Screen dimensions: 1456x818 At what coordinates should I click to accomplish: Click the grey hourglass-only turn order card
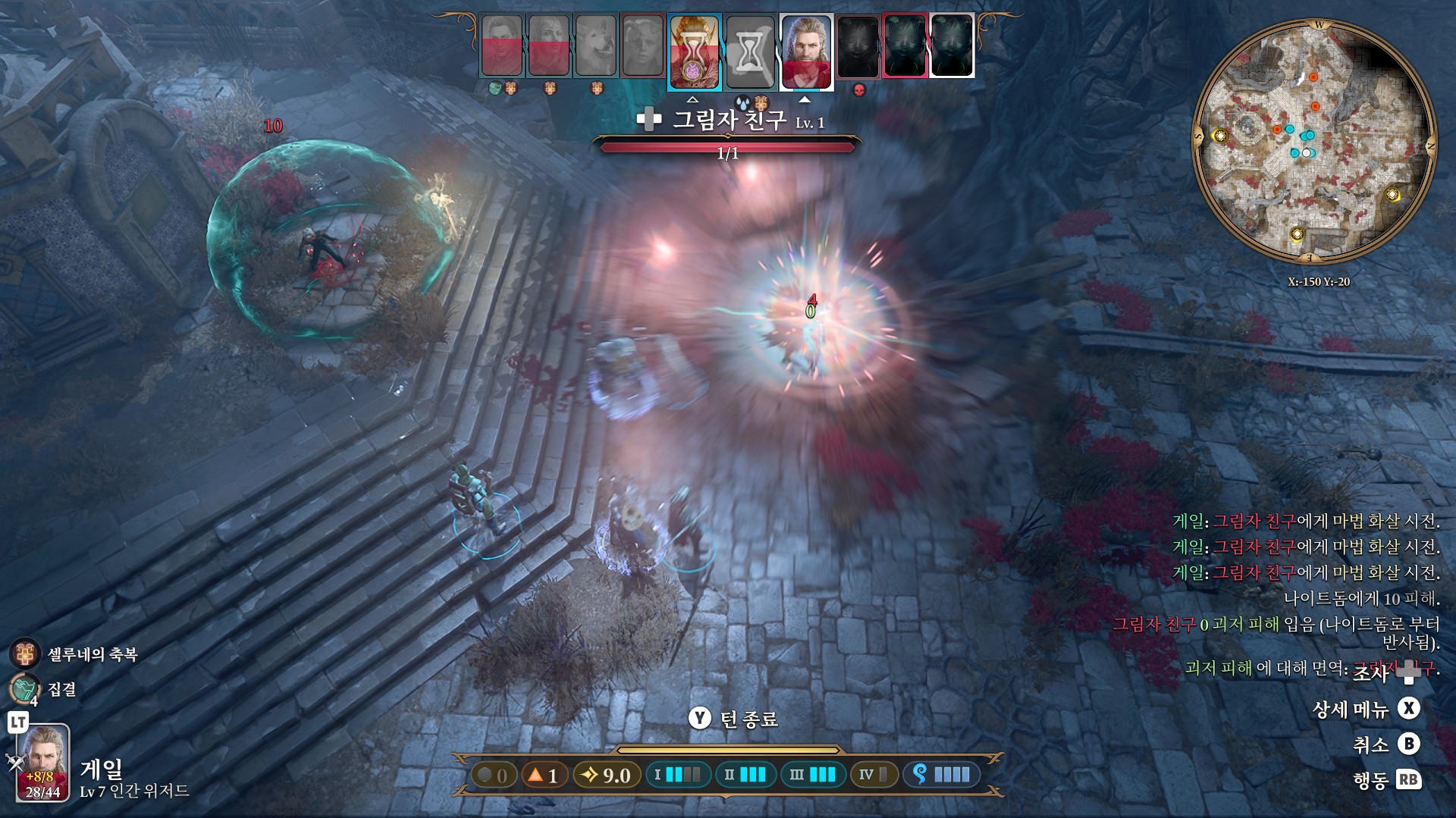pyautogui.click(x=749, y=51)
